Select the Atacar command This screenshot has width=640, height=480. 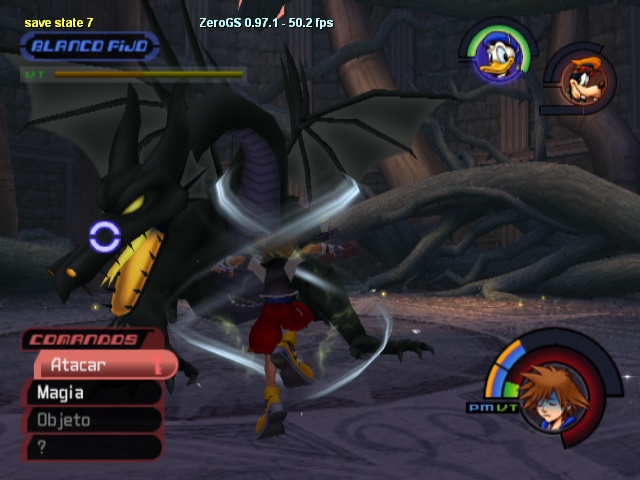point(100,366)
